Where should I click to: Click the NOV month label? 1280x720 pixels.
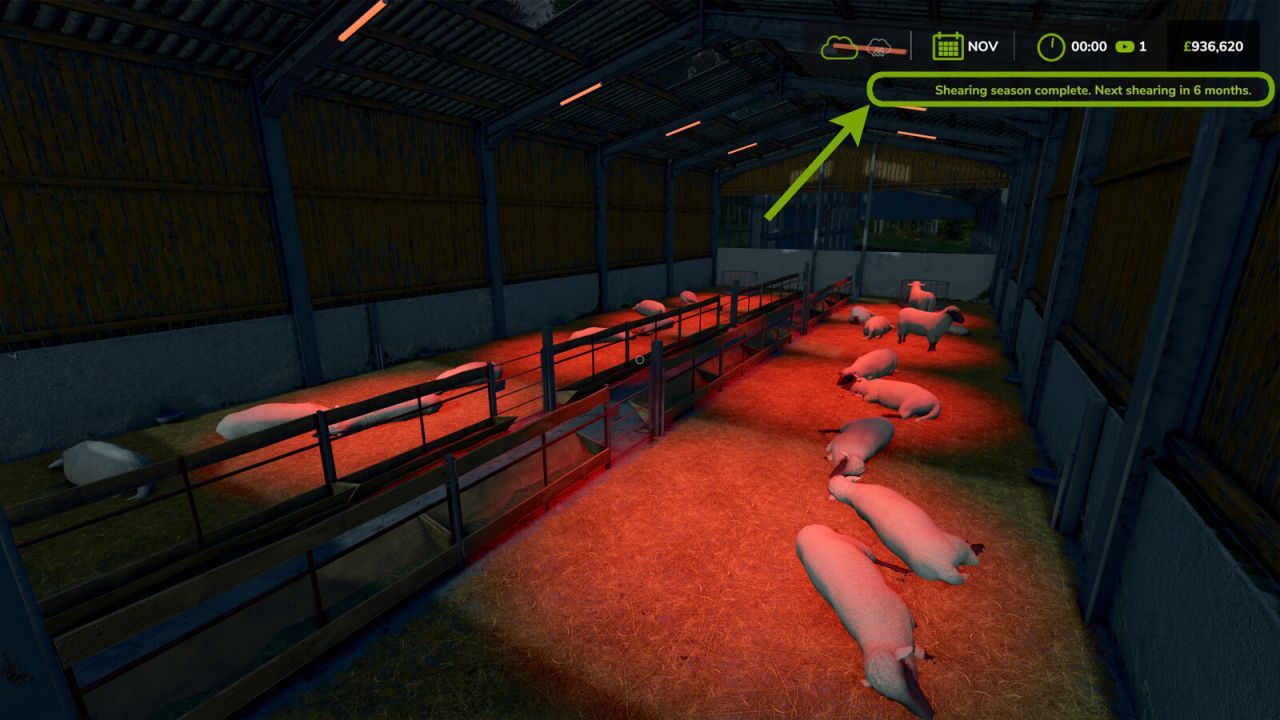point(983,45)
